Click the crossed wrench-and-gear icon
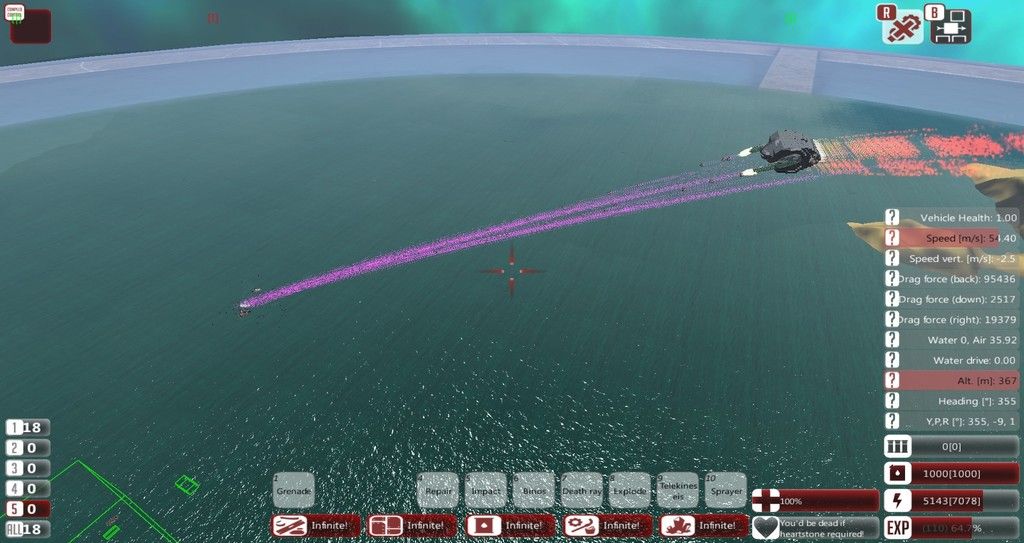The image size is (1024, 543). click(901, 27)
